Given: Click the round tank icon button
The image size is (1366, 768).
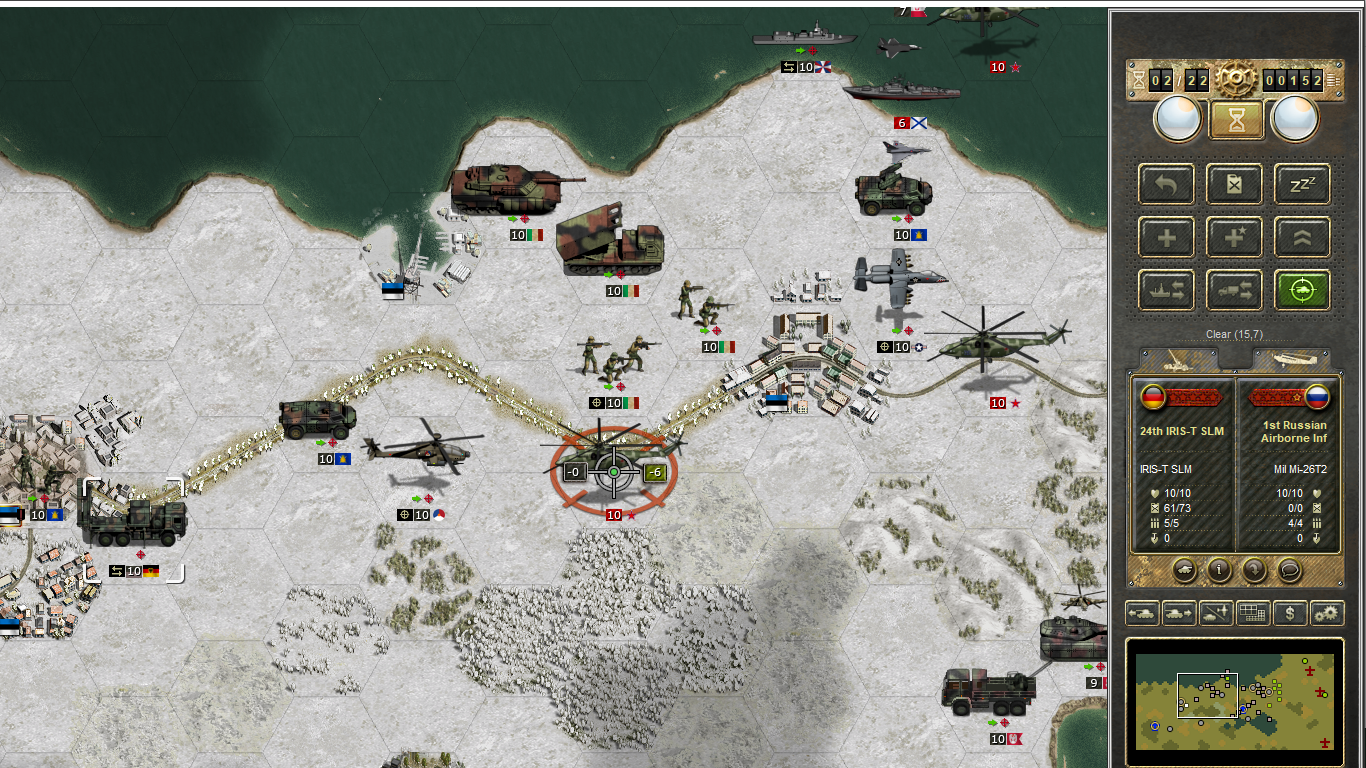Looking at the screenshot, I should [x=1184, y=570].
